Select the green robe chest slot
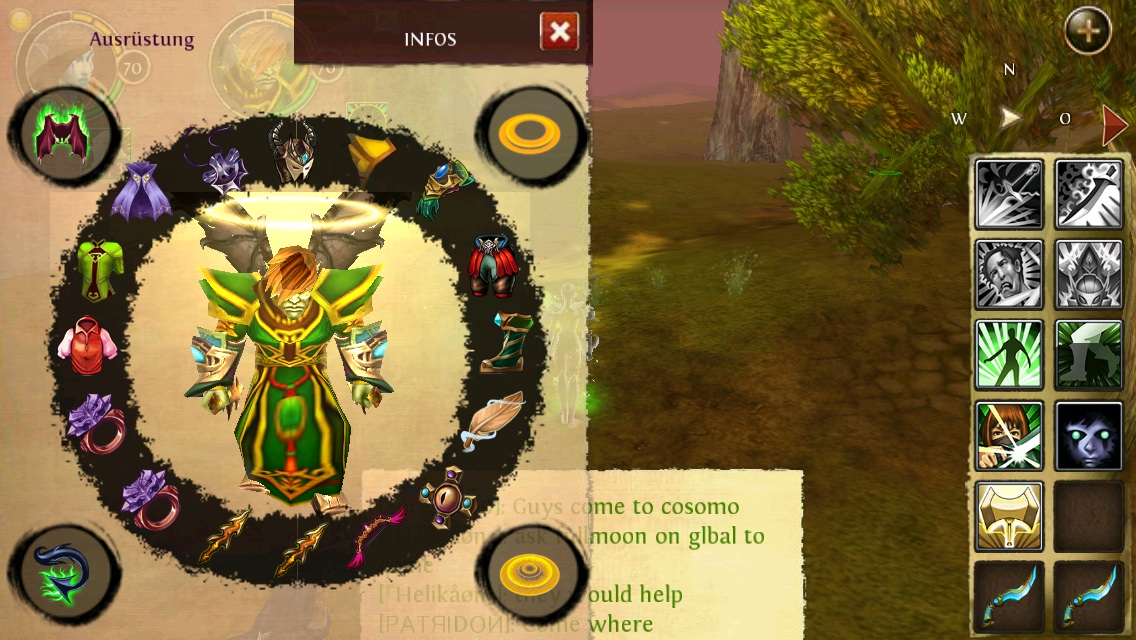Screen dimensions: 1136x640 click(x=100, y=268)
